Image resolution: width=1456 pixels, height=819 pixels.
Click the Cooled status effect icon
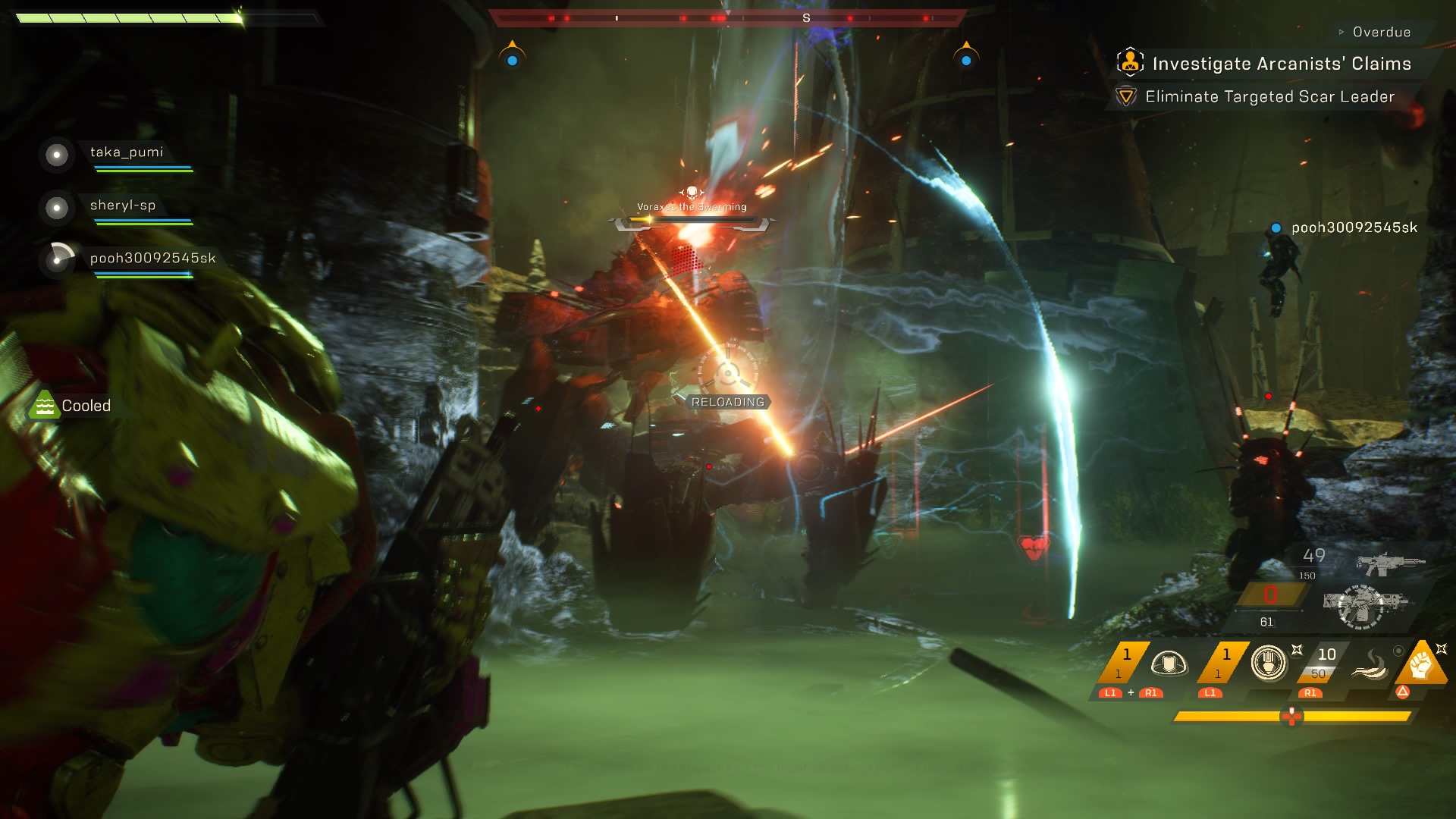(x=44, y=406)
